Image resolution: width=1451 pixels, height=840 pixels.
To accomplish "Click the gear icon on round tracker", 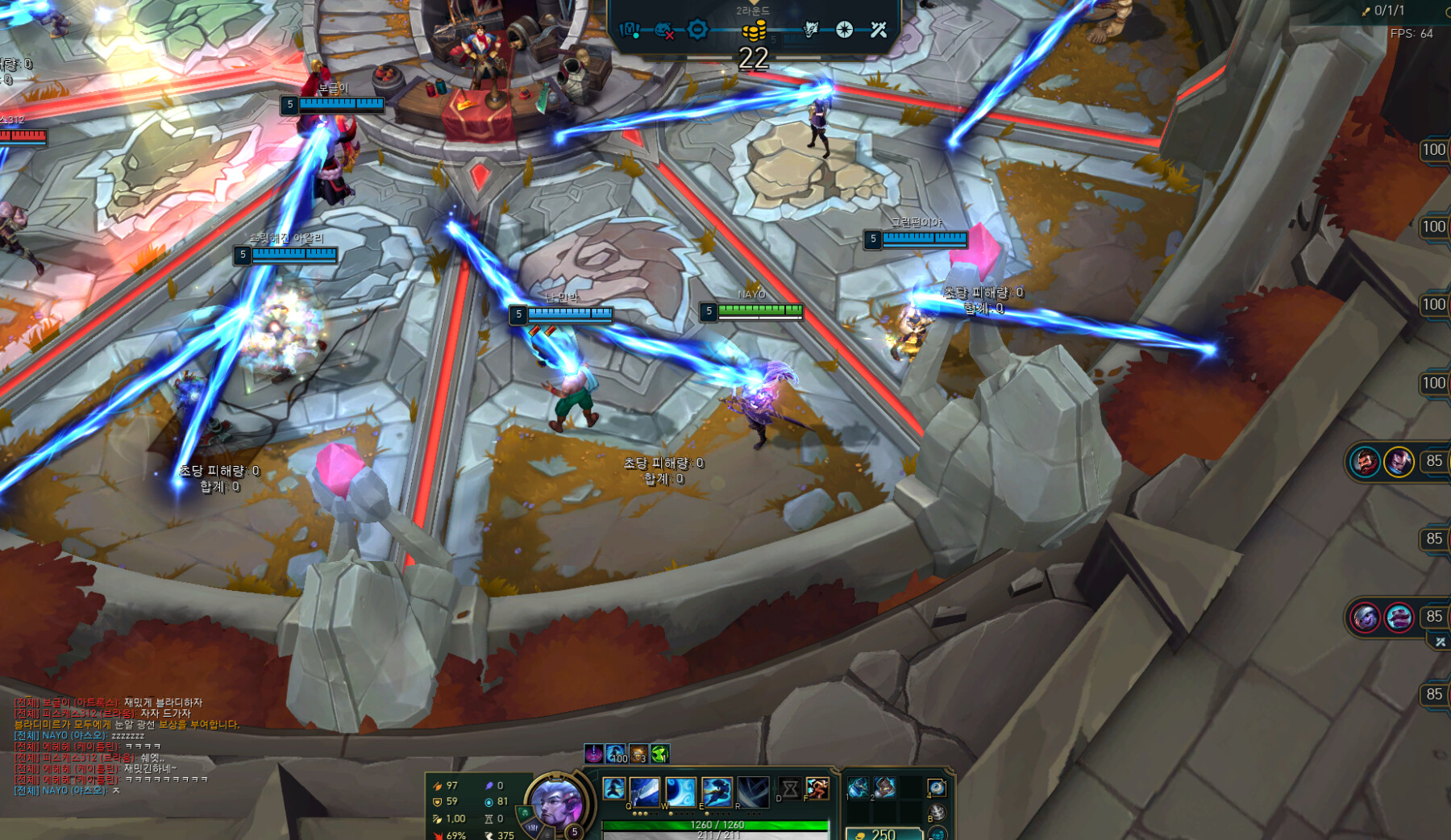I will (x=698, y=30).
